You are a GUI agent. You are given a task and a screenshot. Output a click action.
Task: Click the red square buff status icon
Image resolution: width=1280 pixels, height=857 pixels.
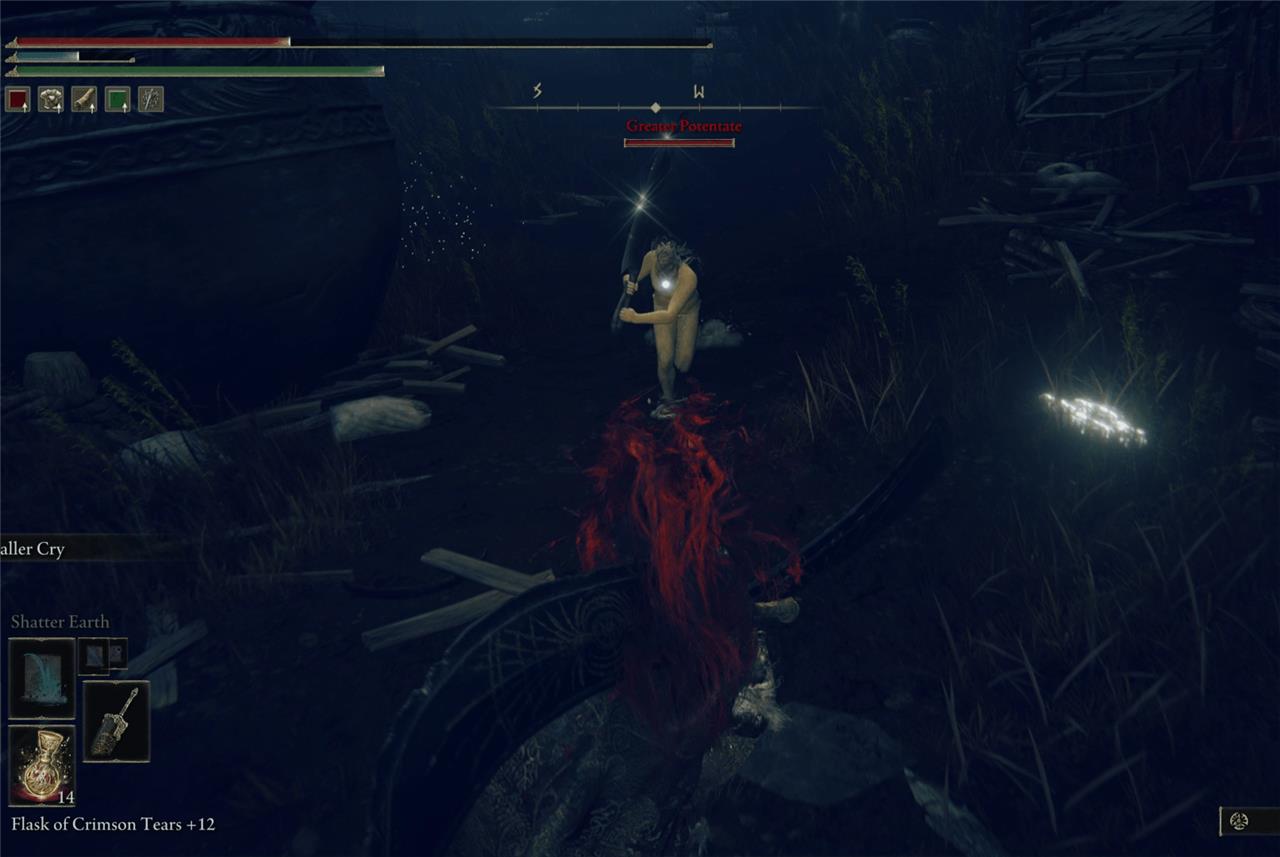(x=18, y=99)
